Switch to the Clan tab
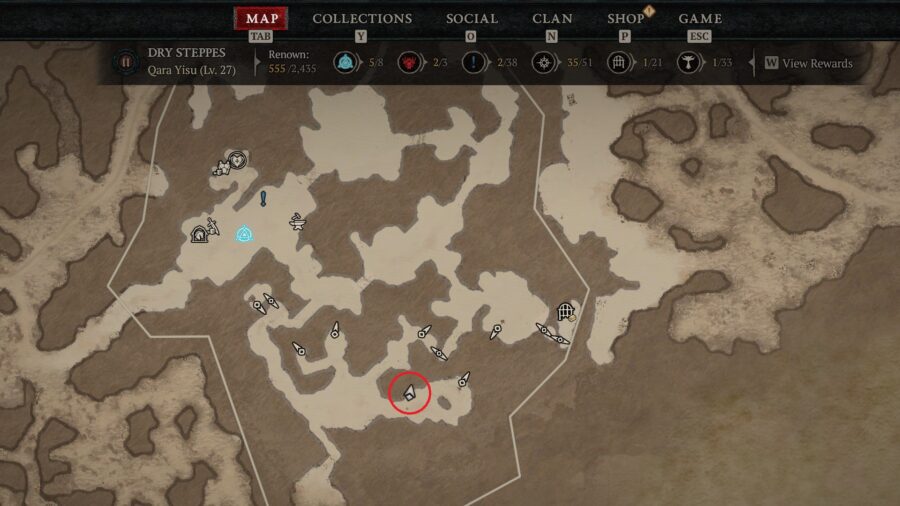Screen dimensions: 900x506 (x=552, y=19)
